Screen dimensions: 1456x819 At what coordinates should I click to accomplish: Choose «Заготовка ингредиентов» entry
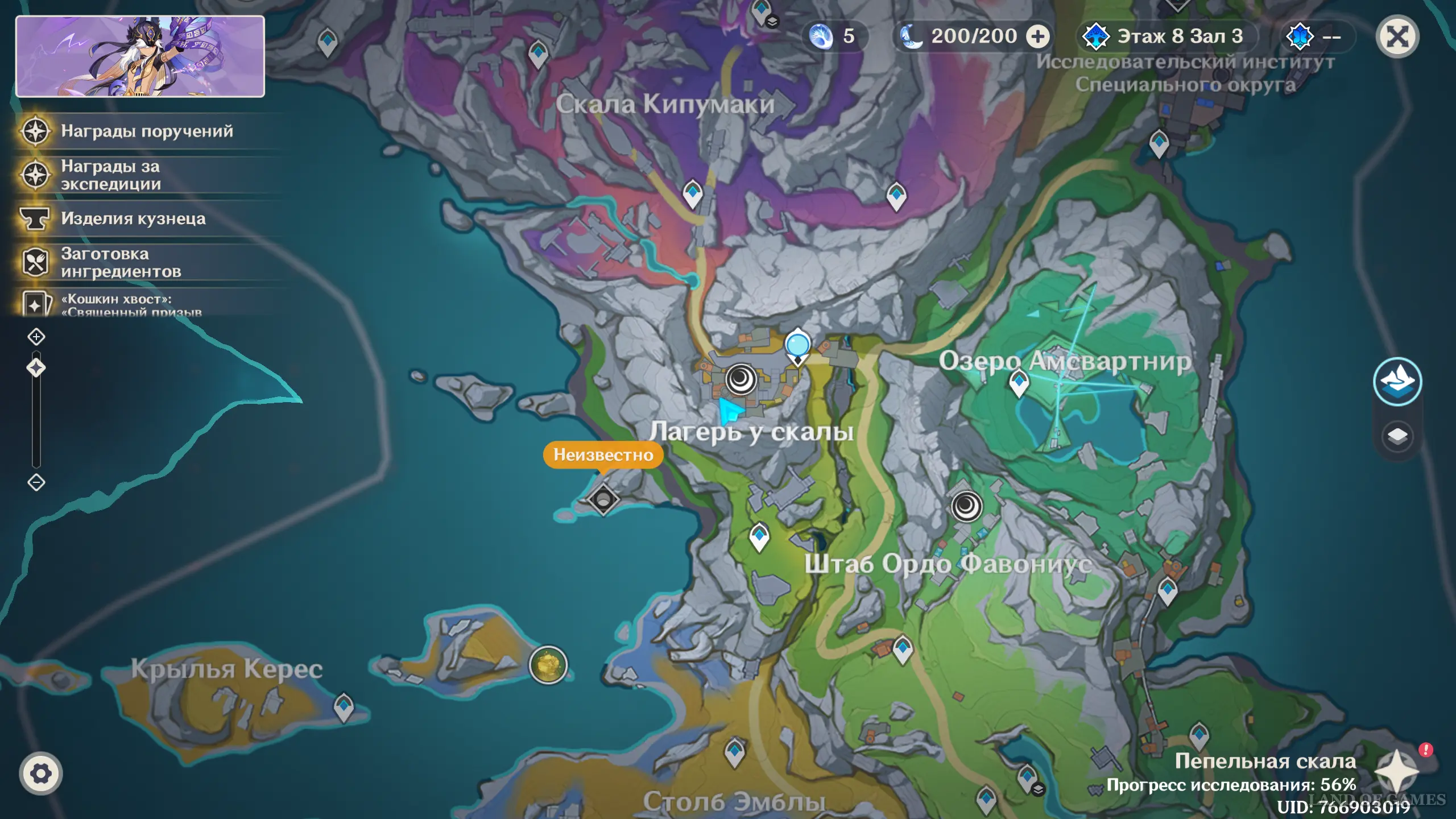(121, 263)
